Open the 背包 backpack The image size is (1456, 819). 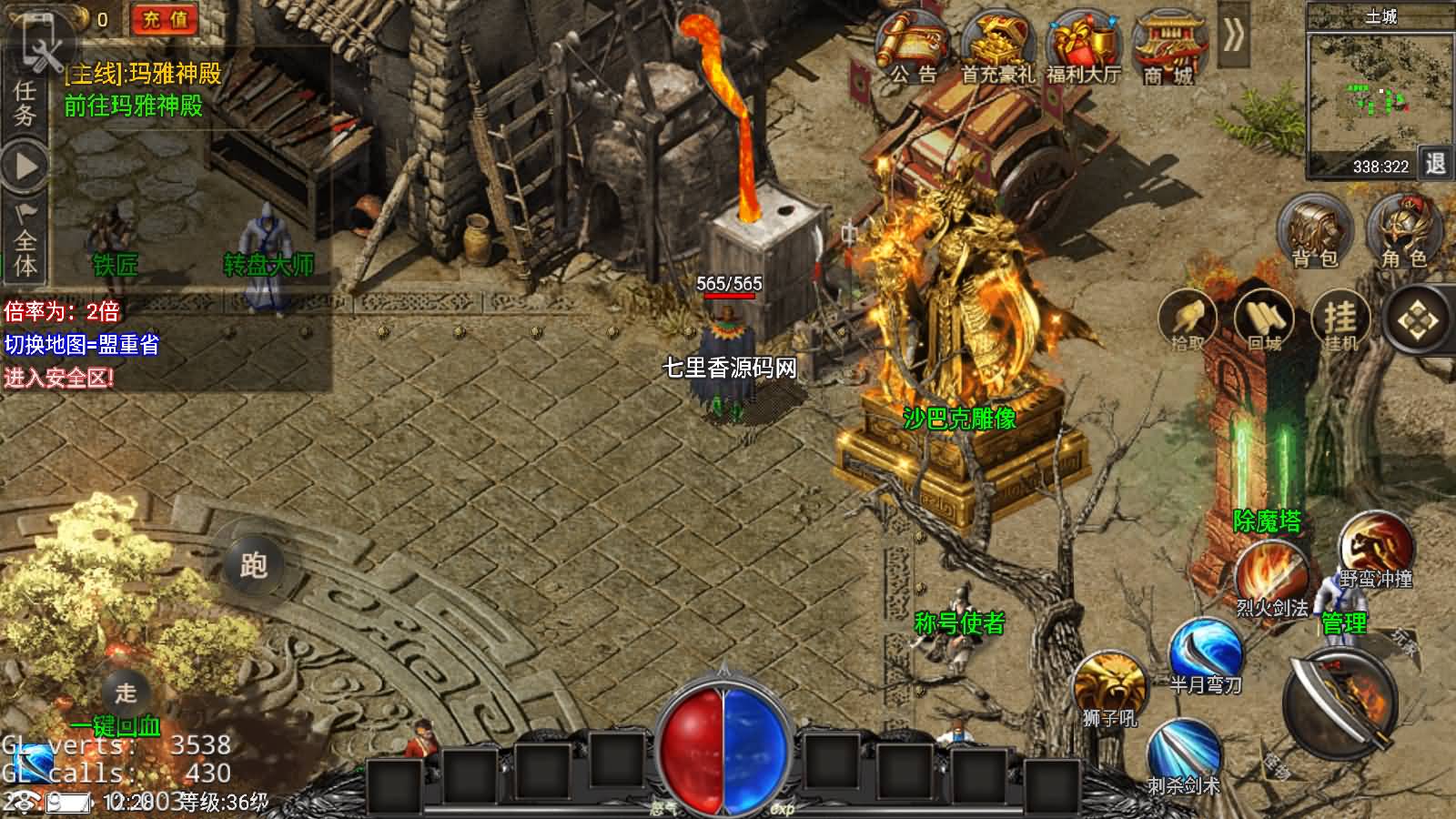click(x=1315, y=232)
